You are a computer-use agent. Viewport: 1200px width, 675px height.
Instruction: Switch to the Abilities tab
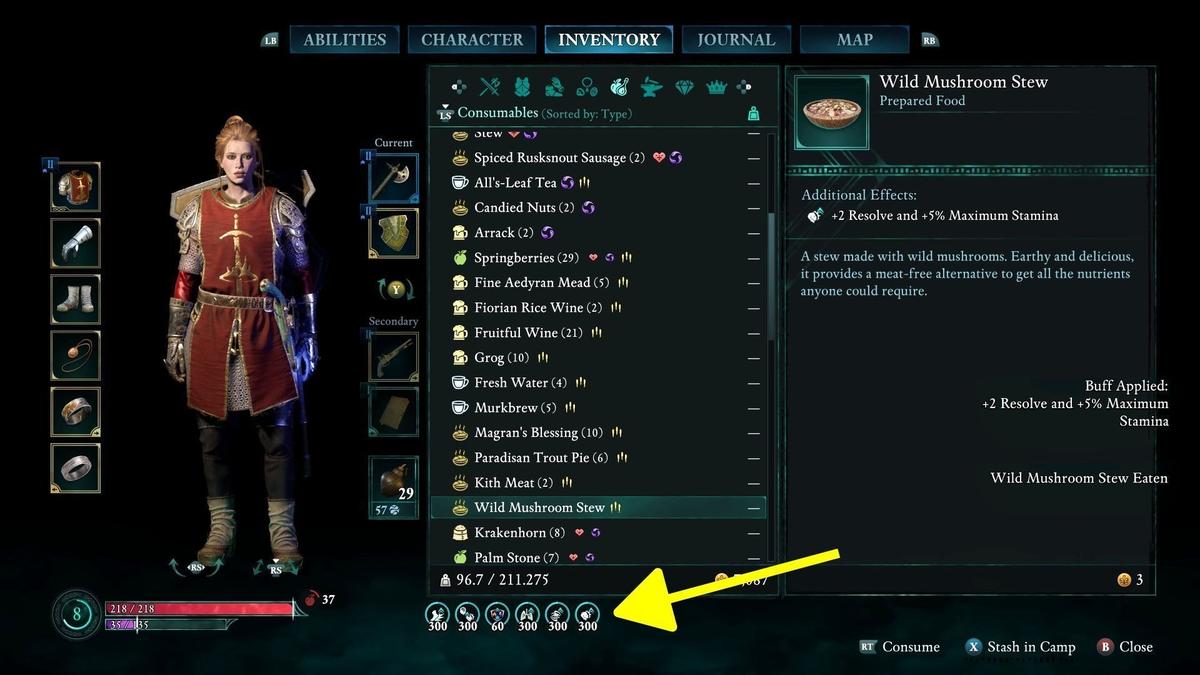point(344,40)
